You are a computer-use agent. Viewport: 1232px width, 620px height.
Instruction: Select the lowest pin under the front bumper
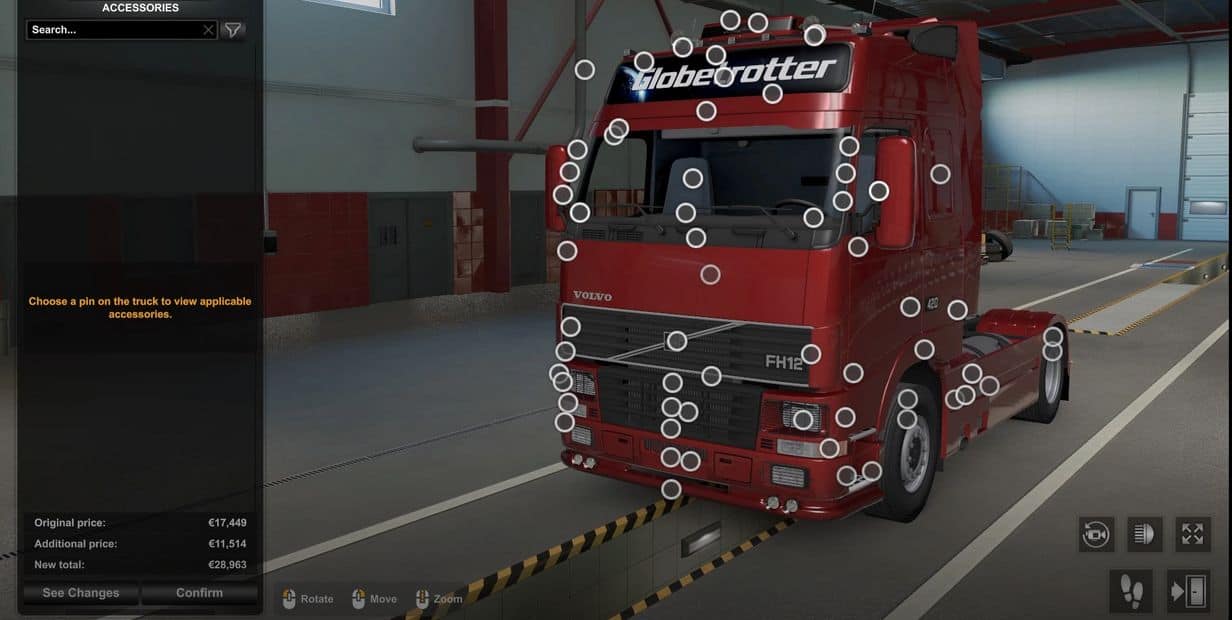click(671, 489)
